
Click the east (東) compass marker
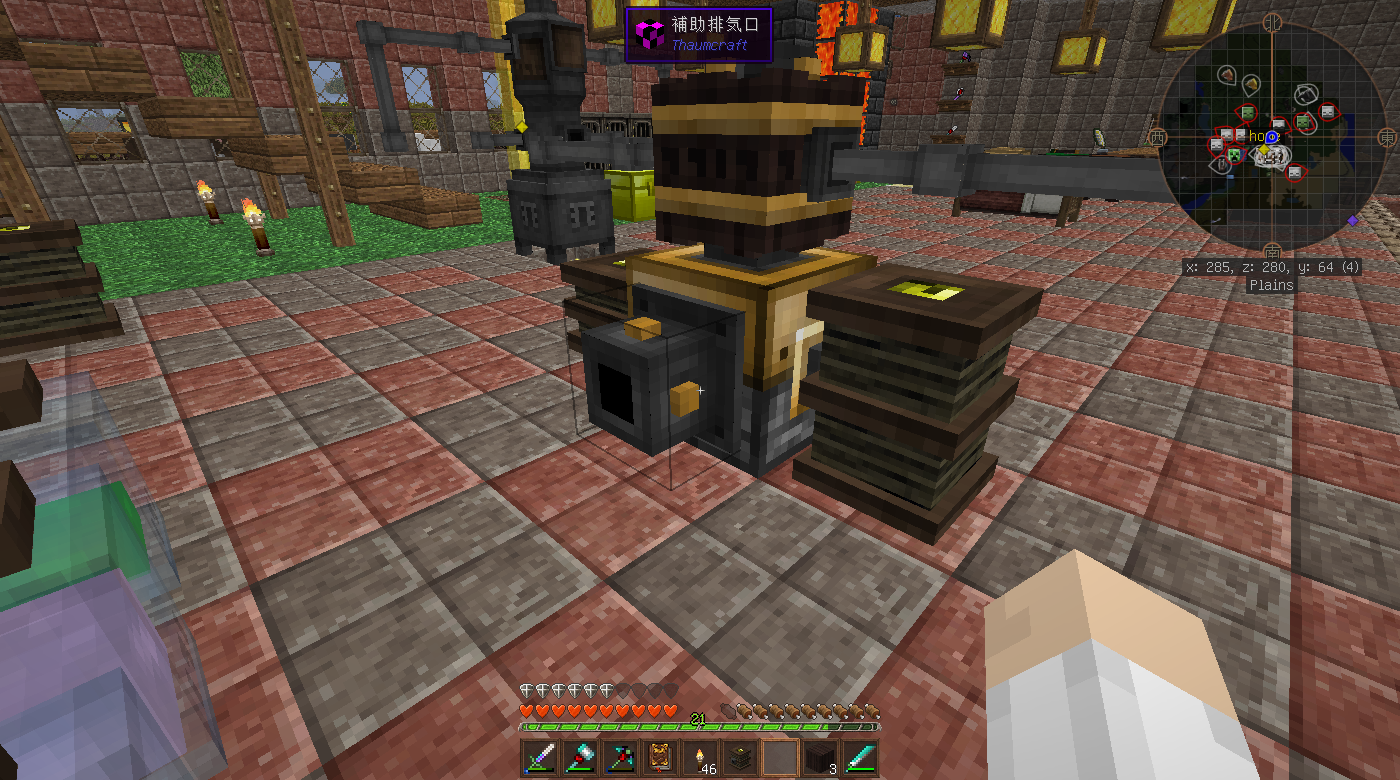(1386, 136)
